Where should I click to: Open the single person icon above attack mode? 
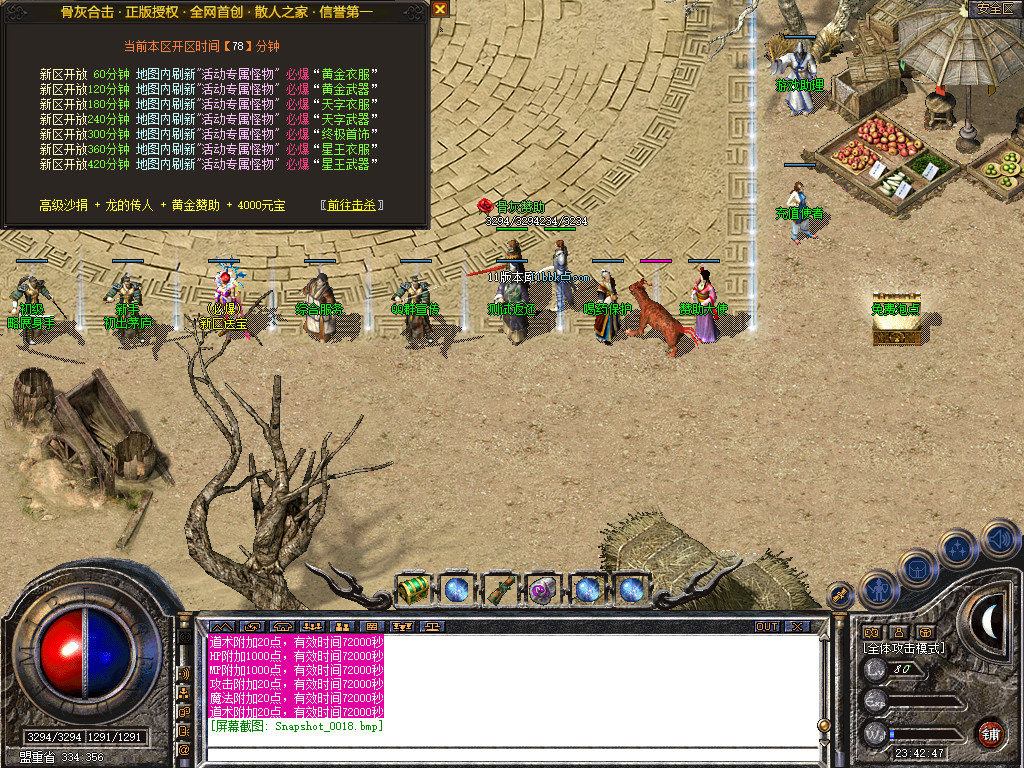(x=898, y=632)
